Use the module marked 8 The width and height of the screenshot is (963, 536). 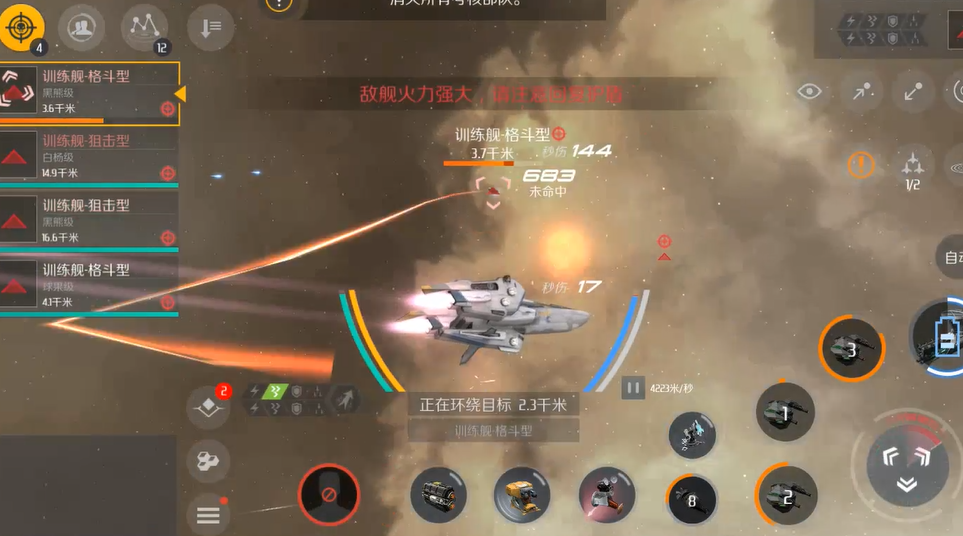(692, 498)
